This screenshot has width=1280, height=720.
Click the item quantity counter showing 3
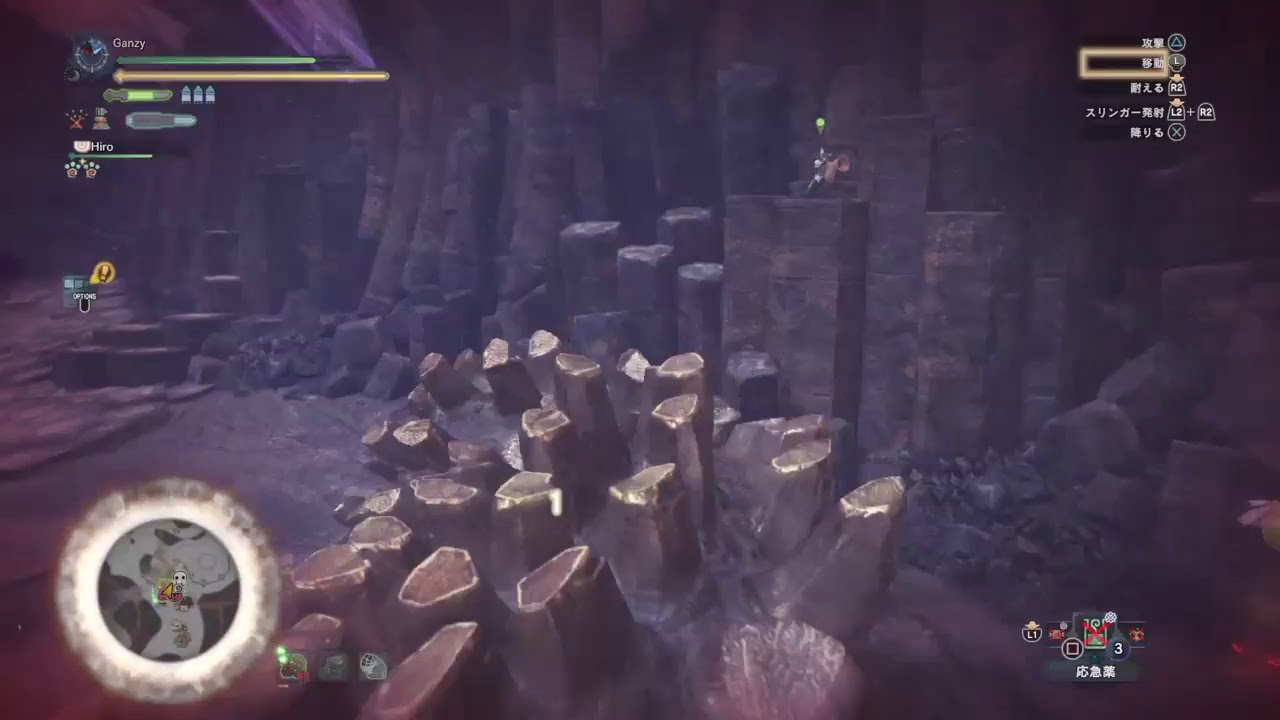coord(1117,649)
